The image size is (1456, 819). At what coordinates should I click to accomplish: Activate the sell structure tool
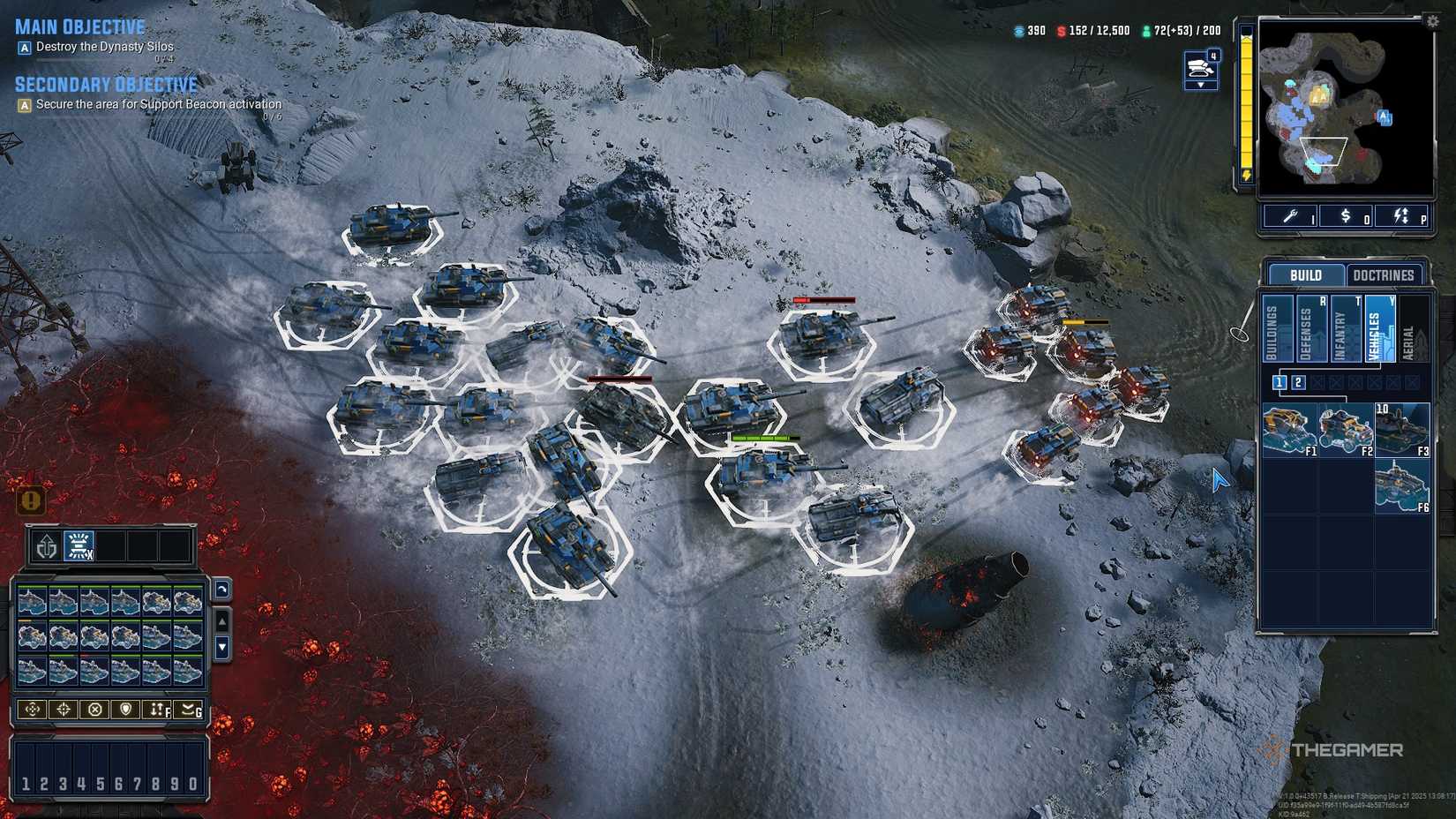point(1344,216)
